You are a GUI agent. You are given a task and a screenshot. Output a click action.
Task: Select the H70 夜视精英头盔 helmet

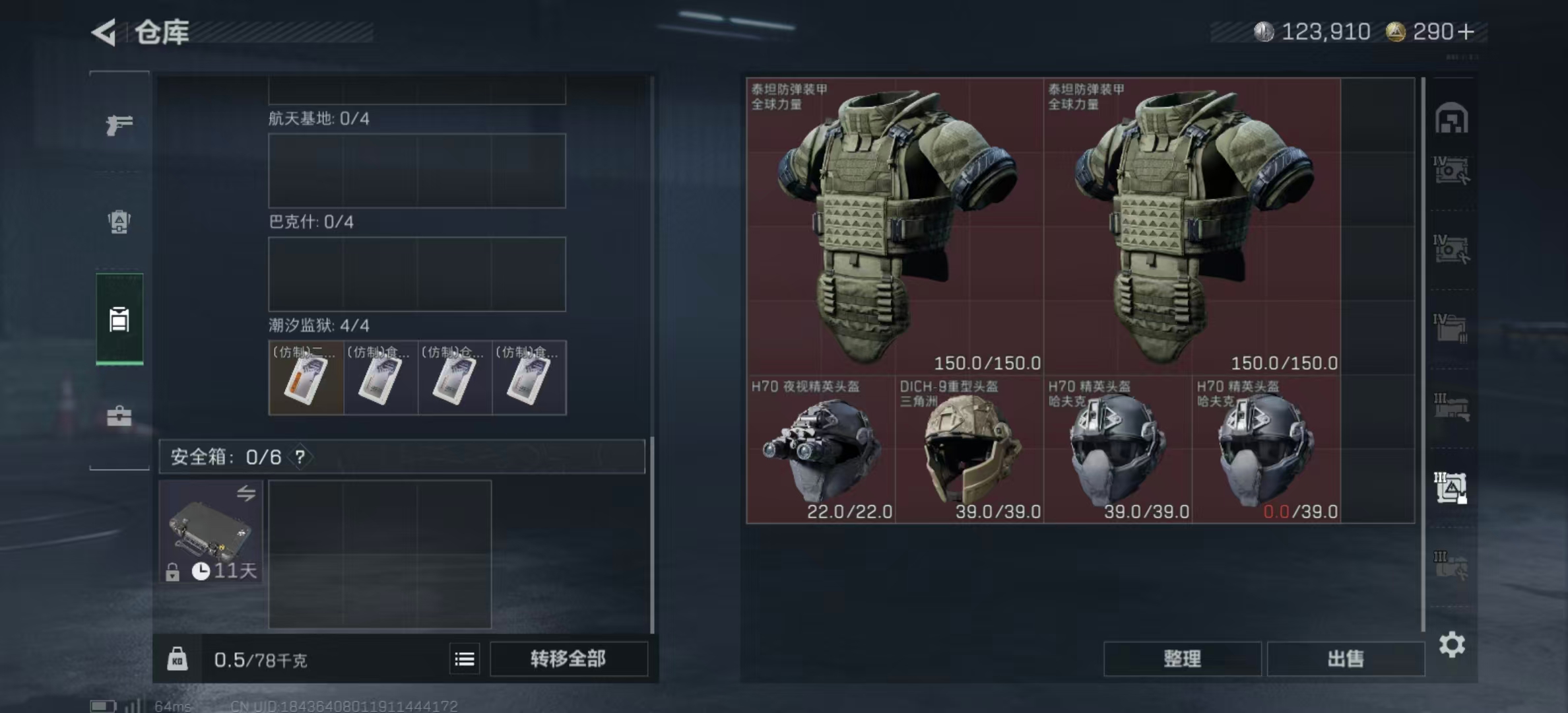pos(821,450)
